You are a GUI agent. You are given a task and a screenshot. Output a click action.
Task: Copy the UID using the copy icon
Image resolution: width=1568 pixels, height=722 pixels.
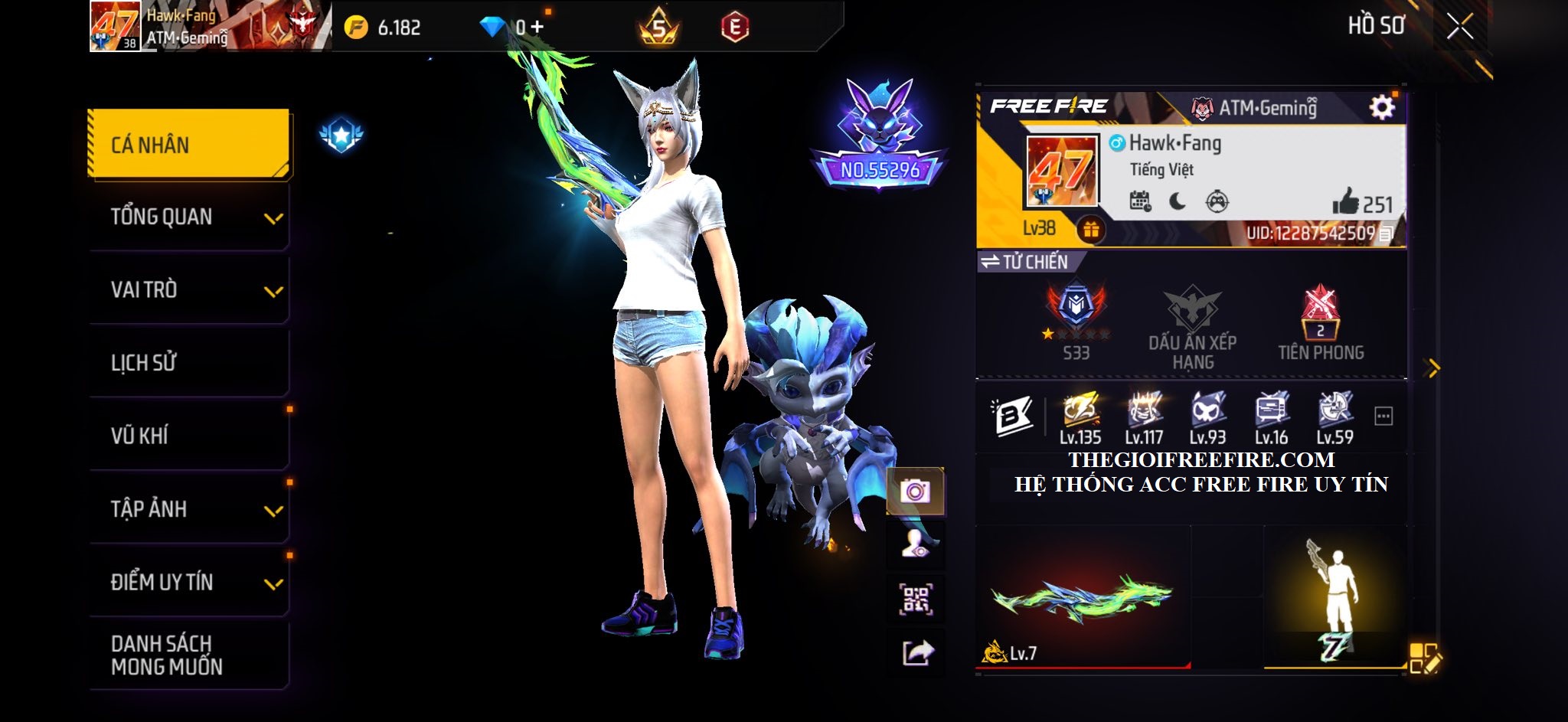coord(1386,234)
